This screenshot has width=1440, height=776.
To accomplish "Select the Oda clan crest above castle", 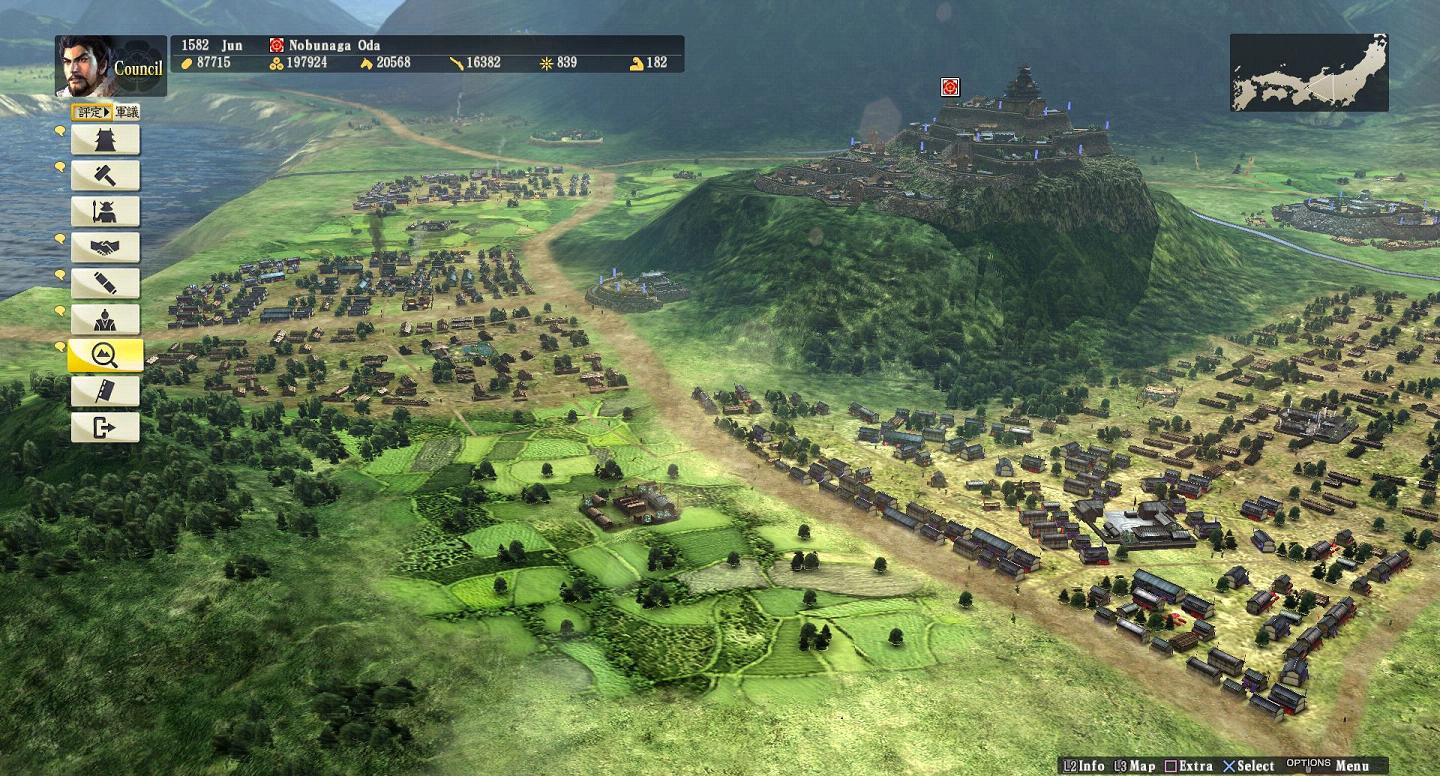I will (x=950, y=87).
